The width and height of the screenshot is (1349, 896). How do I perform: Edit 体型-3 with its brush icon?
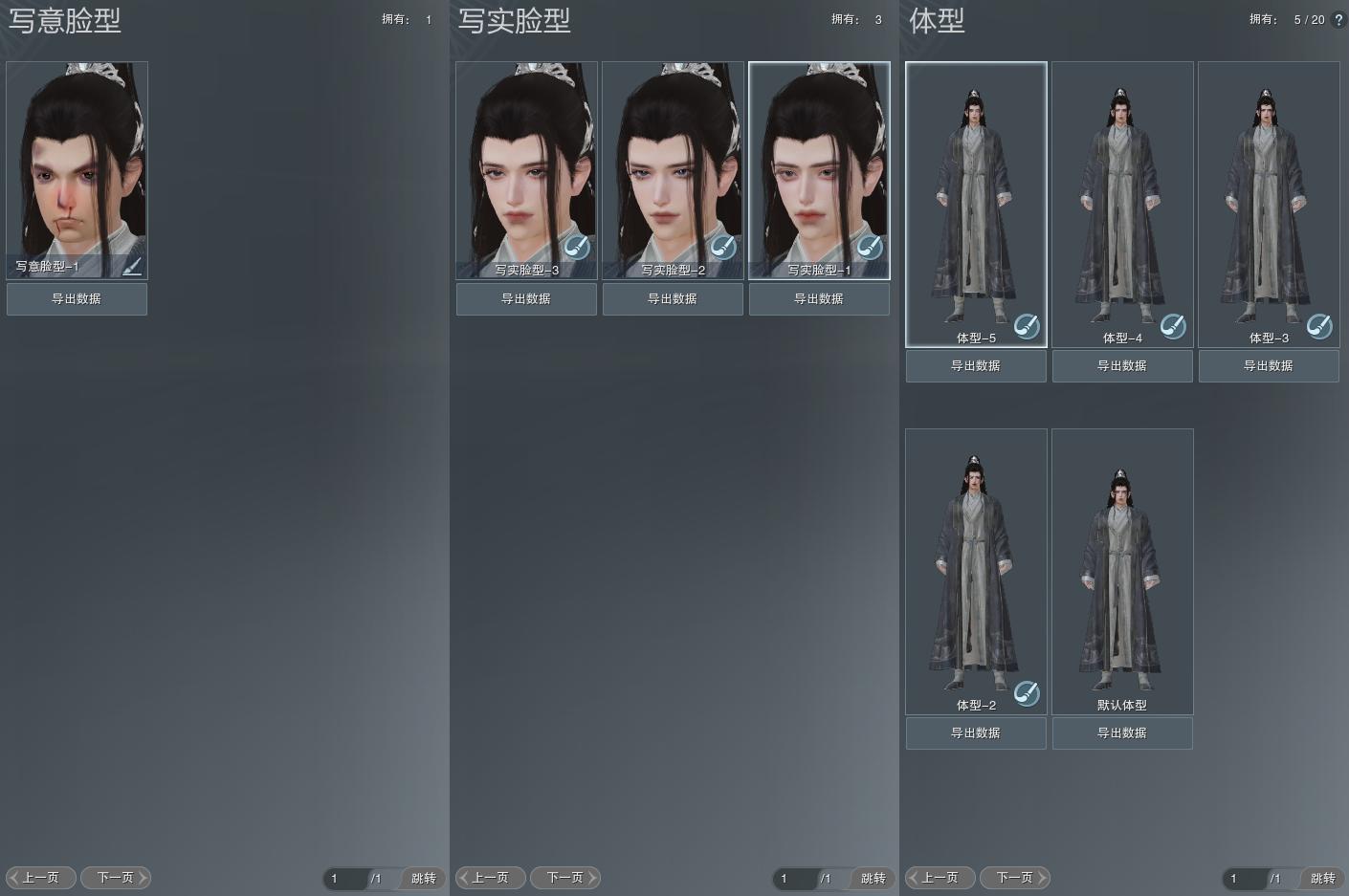[1319, 326]
